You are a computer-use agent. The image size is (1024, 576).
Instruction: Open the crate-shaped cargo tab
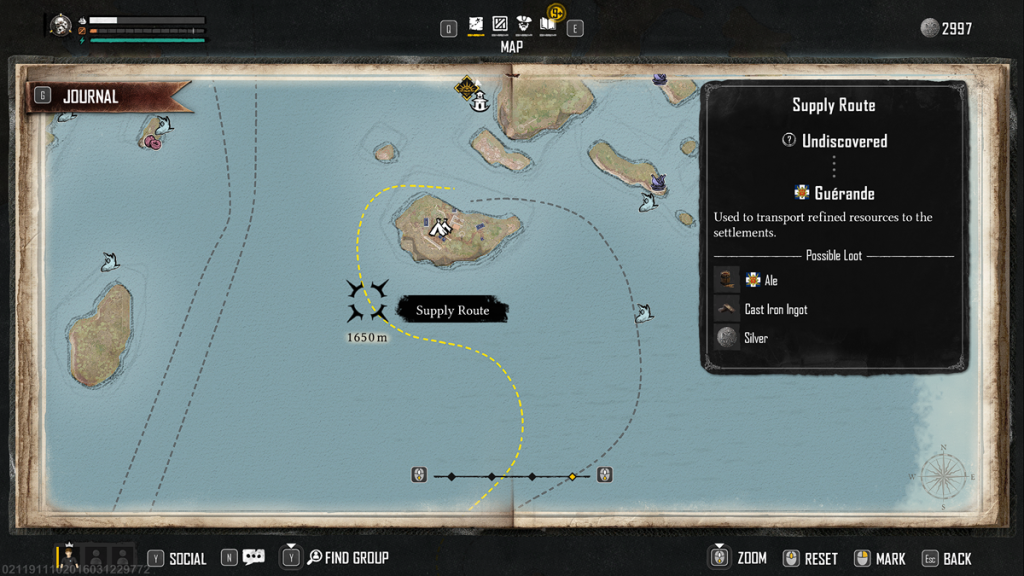[500, 24]
